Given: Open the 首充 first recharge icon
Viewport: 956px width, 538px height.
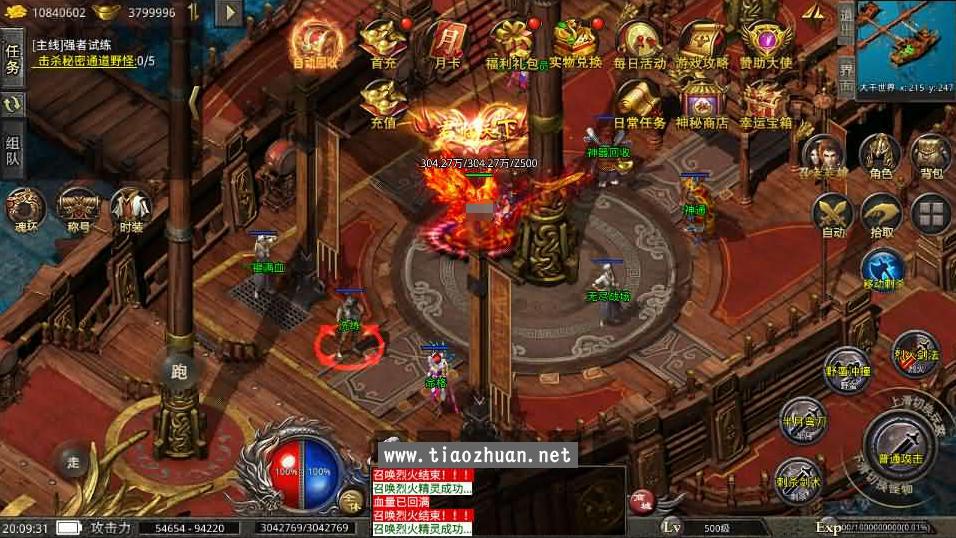Looking at the screenshot, I should pyautogui.click(x=382, y=43).
